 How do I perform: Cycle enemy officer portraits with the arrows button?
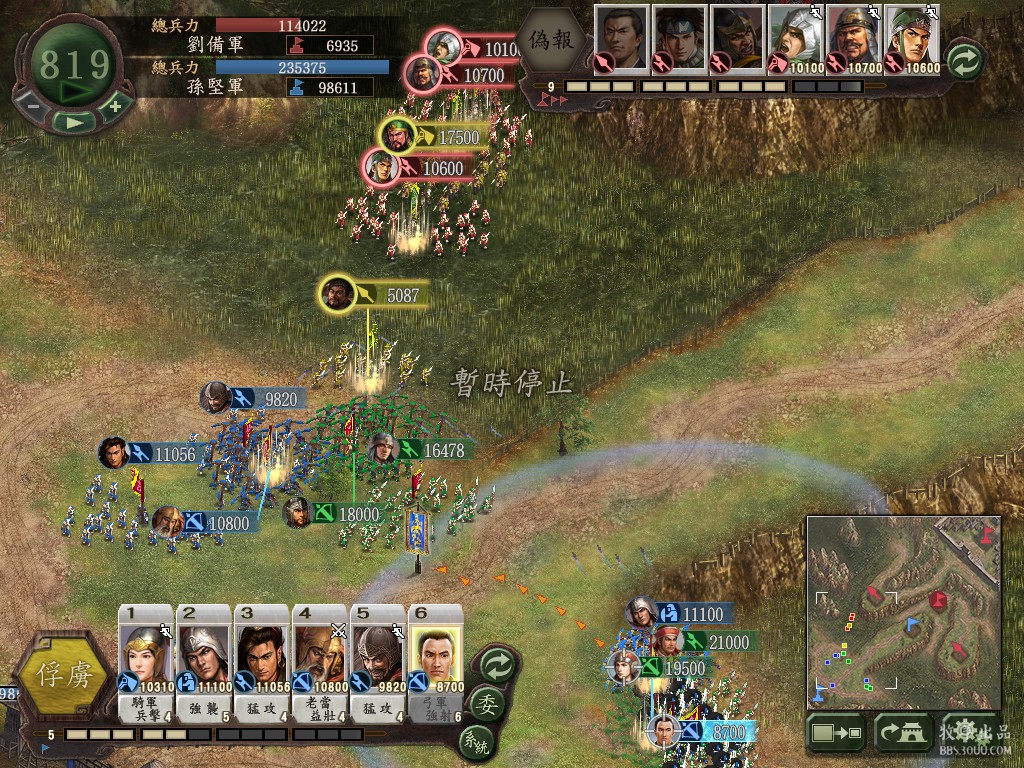click(x=963, y=57)
